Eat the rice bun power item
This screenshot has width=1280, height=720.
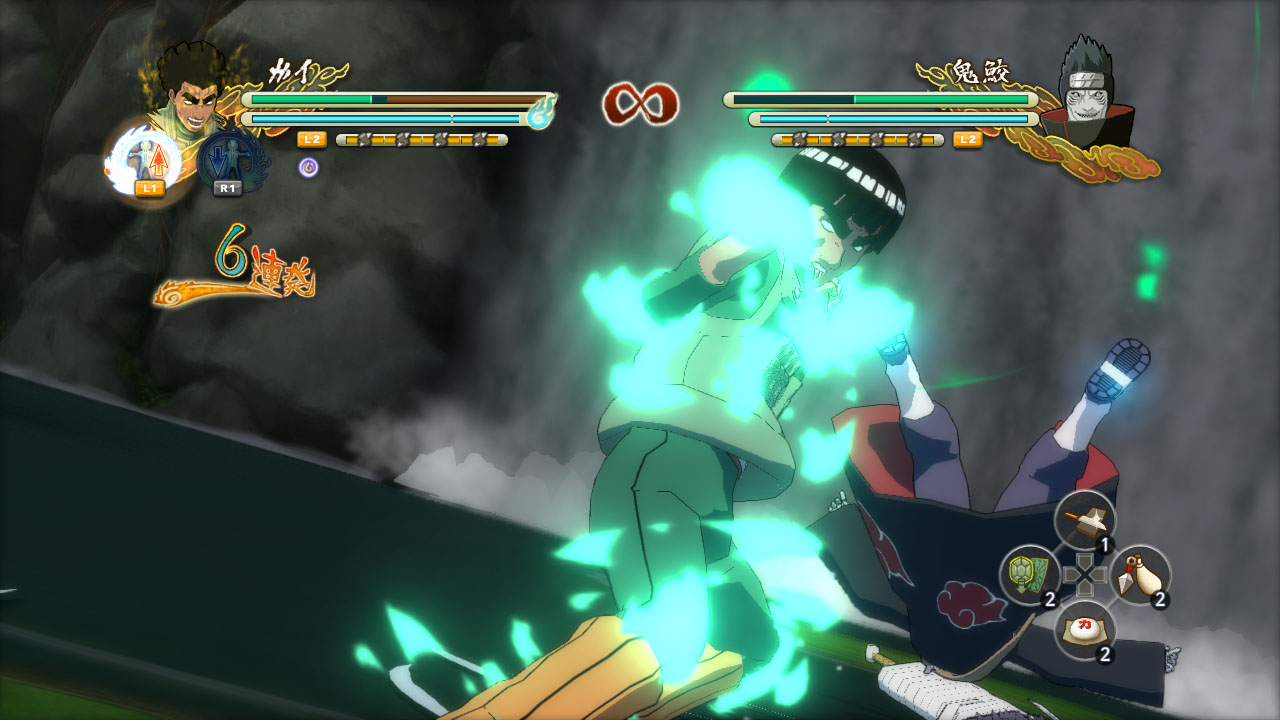(x=1085, y=630)
